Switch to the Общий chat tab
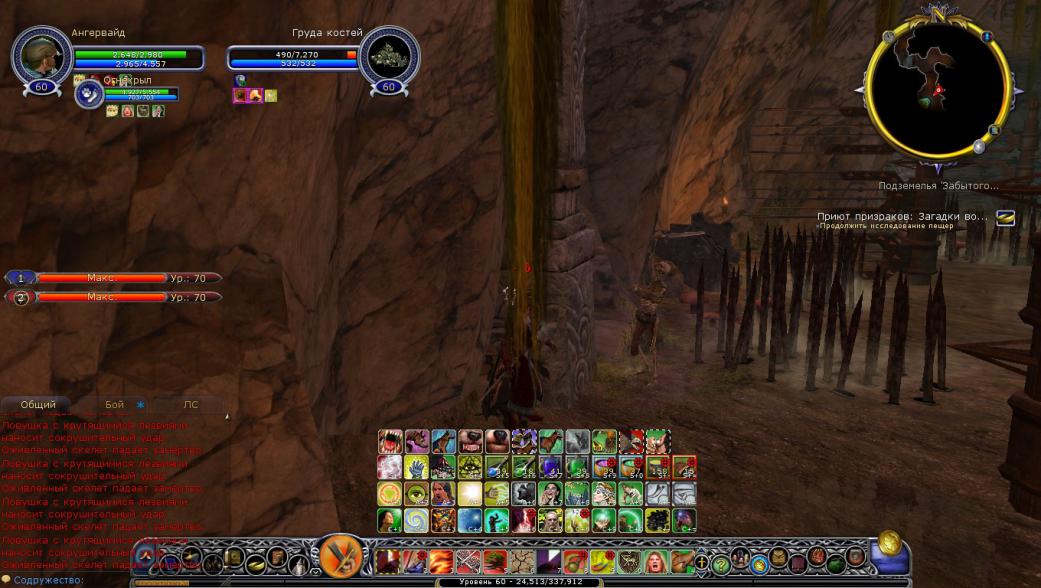Viewport: 1041px width, 588px height. point(38,405)
